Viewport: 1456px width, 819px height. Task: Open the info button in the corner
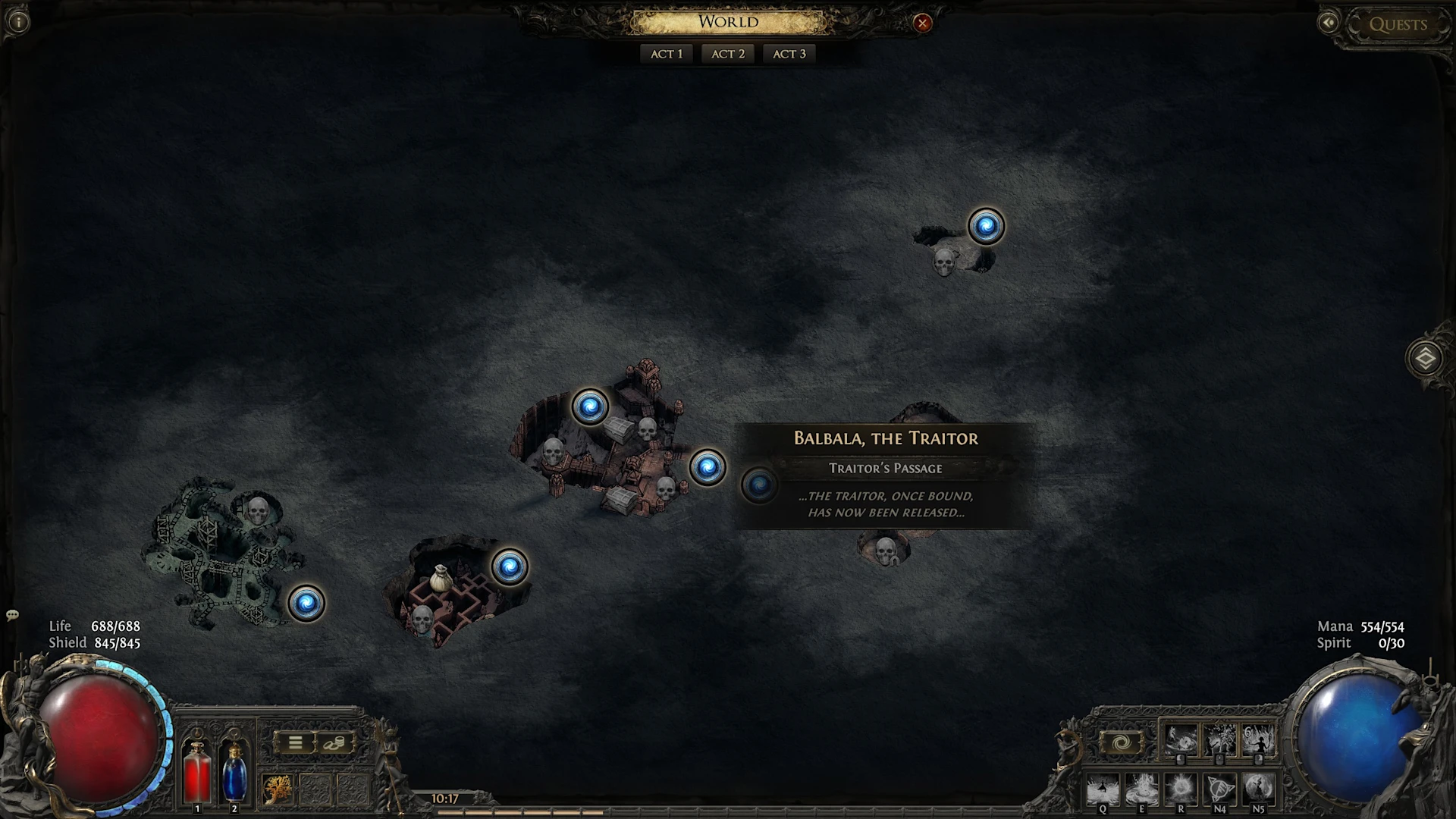coord(18,22)
